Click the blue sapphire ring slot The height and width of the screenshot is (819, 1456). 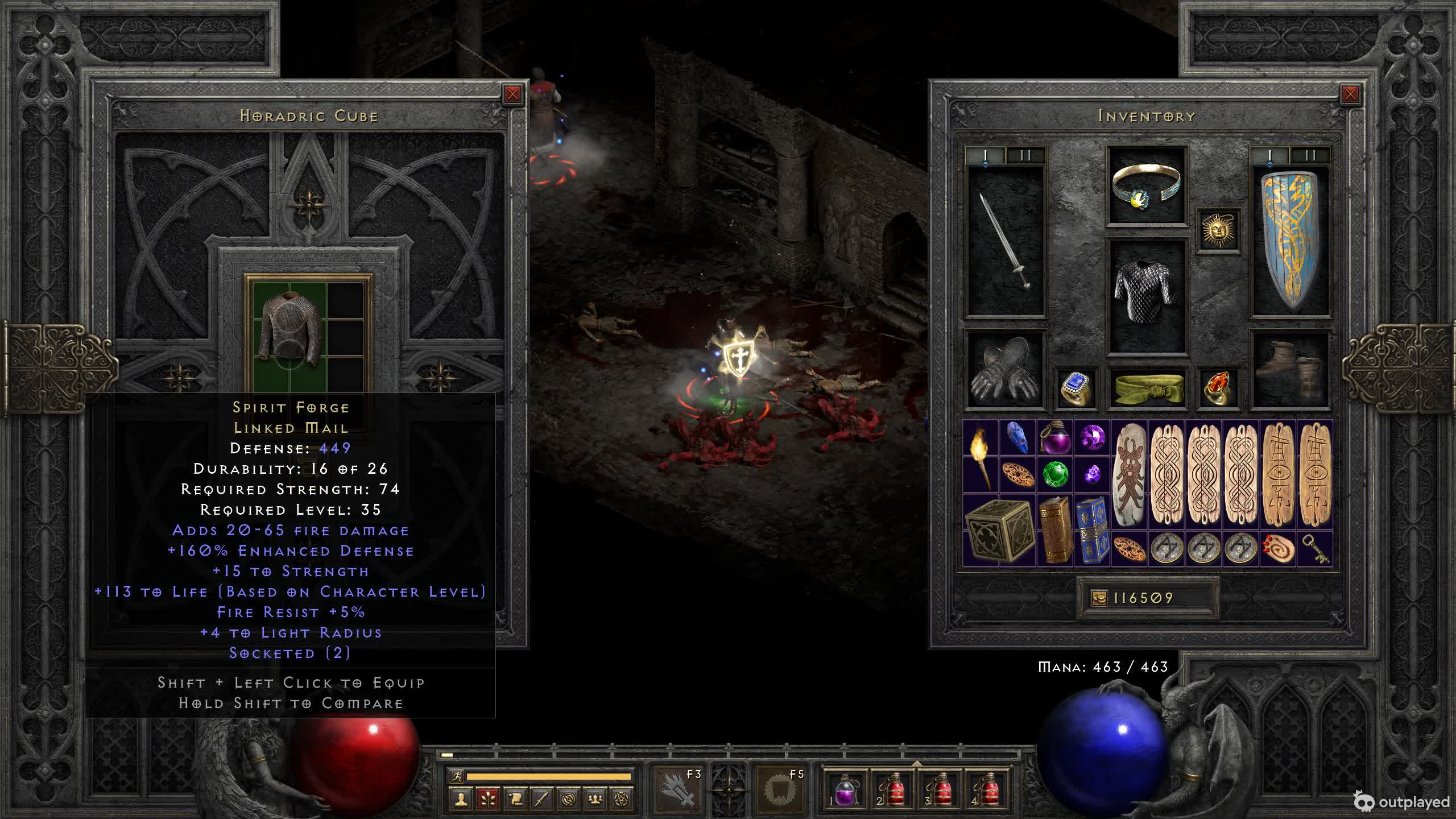pyautogui.click(x=1076, y=388)
